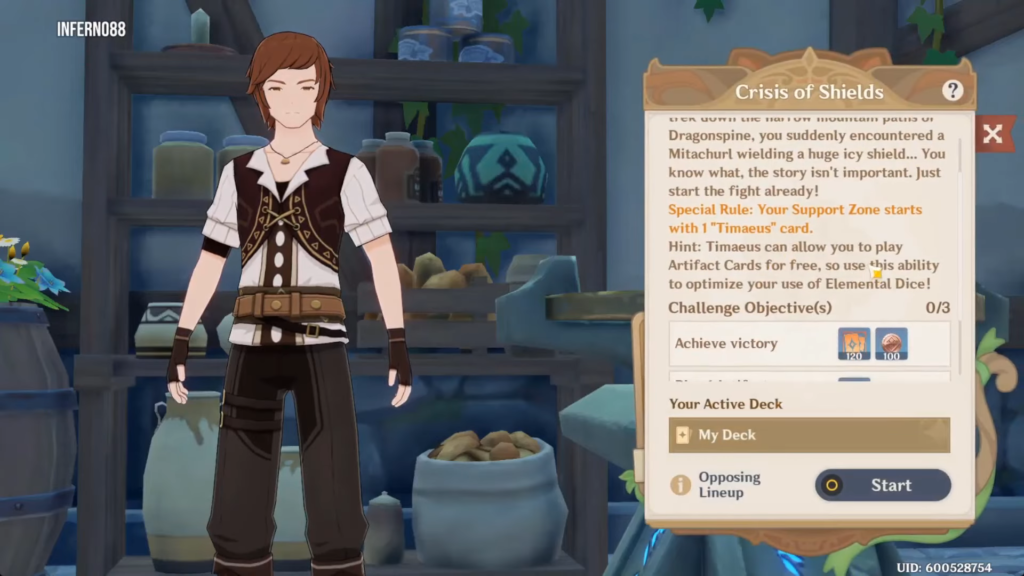
Task: View the Opposing Lineup info
Action: [x=716, y=485]
